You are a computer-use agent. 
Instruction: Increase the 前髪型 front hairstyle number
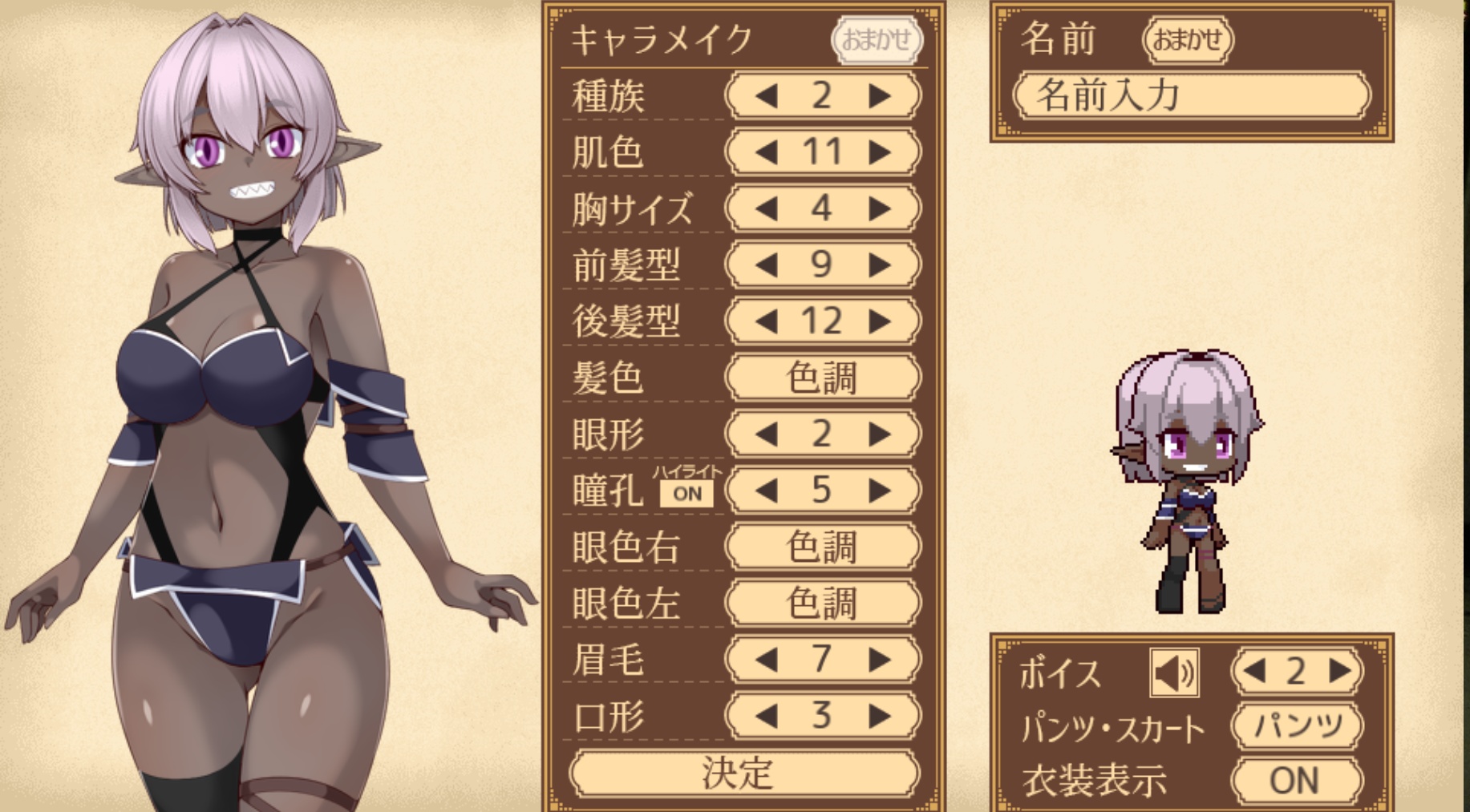click(x=880, y=265)
